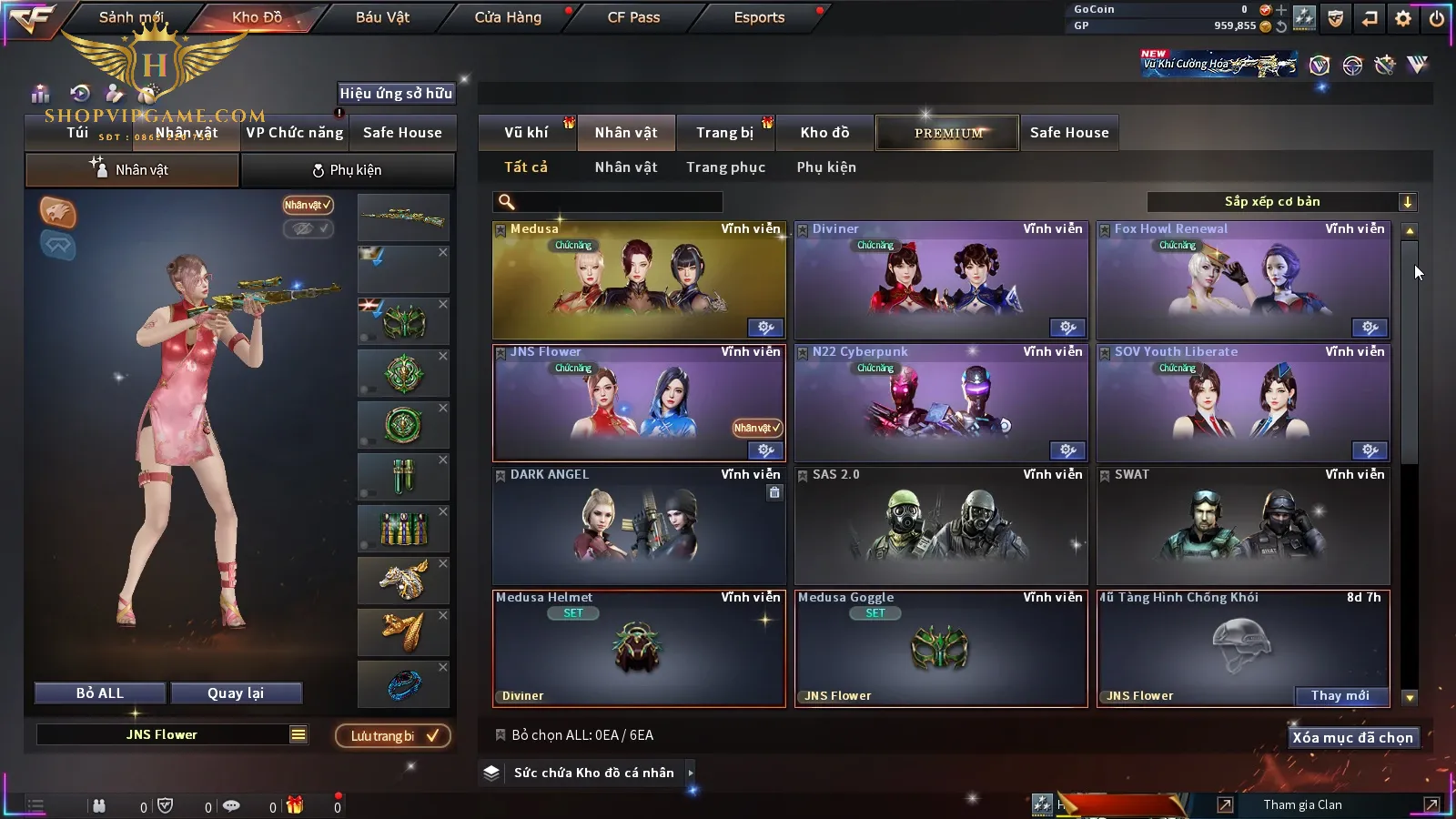Click Xóa mục đã chọn button
The image size is (1456, 819).
(x=1352, y=738)
